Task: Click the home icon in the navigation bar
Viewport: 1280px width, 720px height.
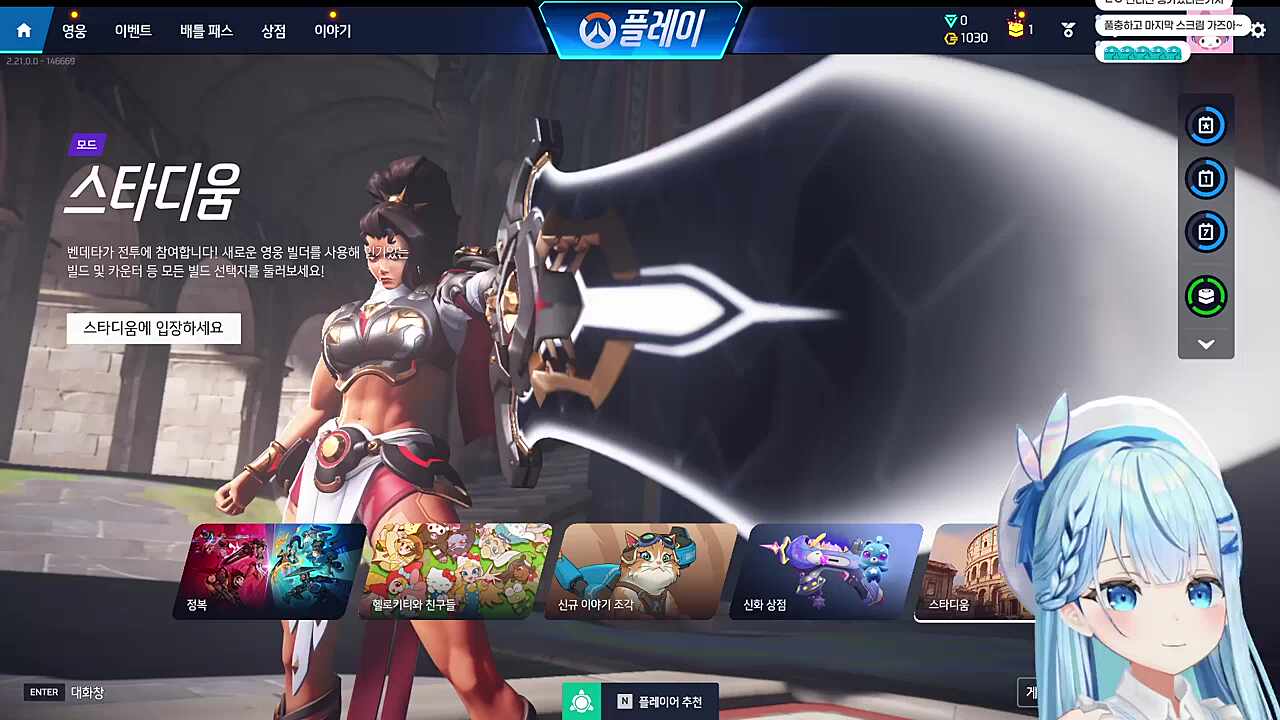Action: coord(23,29)
